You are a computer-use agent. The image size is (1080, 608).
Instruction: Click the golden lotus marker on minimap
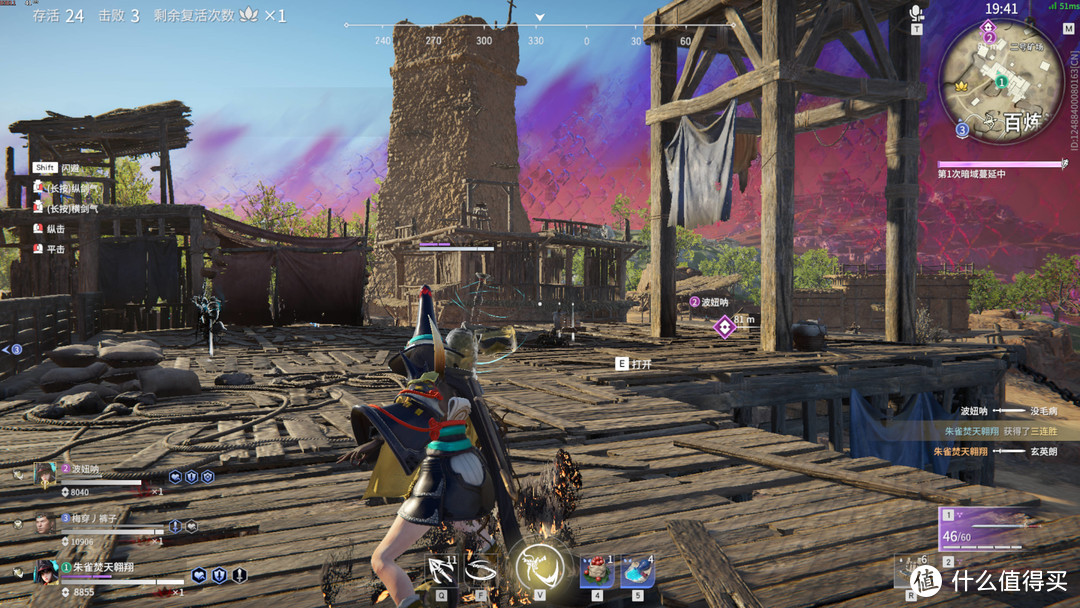(962, 87)
